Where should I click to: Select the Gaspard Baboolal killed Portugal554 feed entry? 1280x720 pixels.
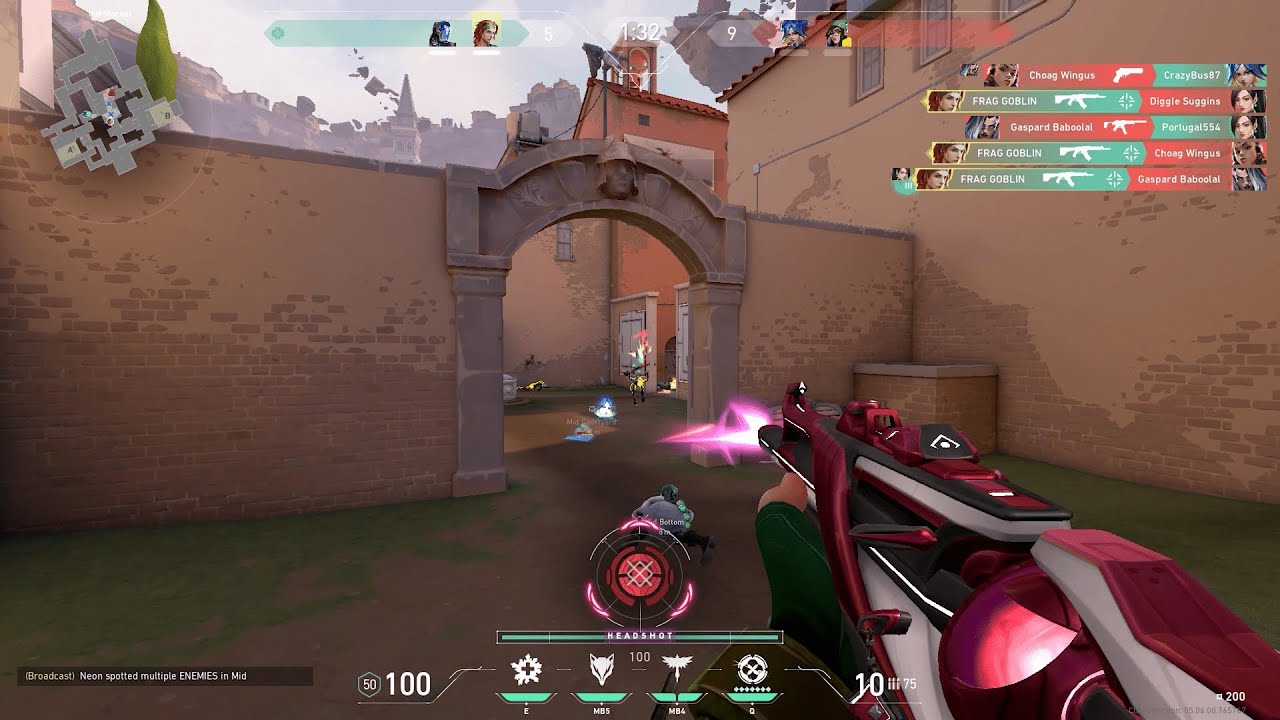[x=1110, y=127]
